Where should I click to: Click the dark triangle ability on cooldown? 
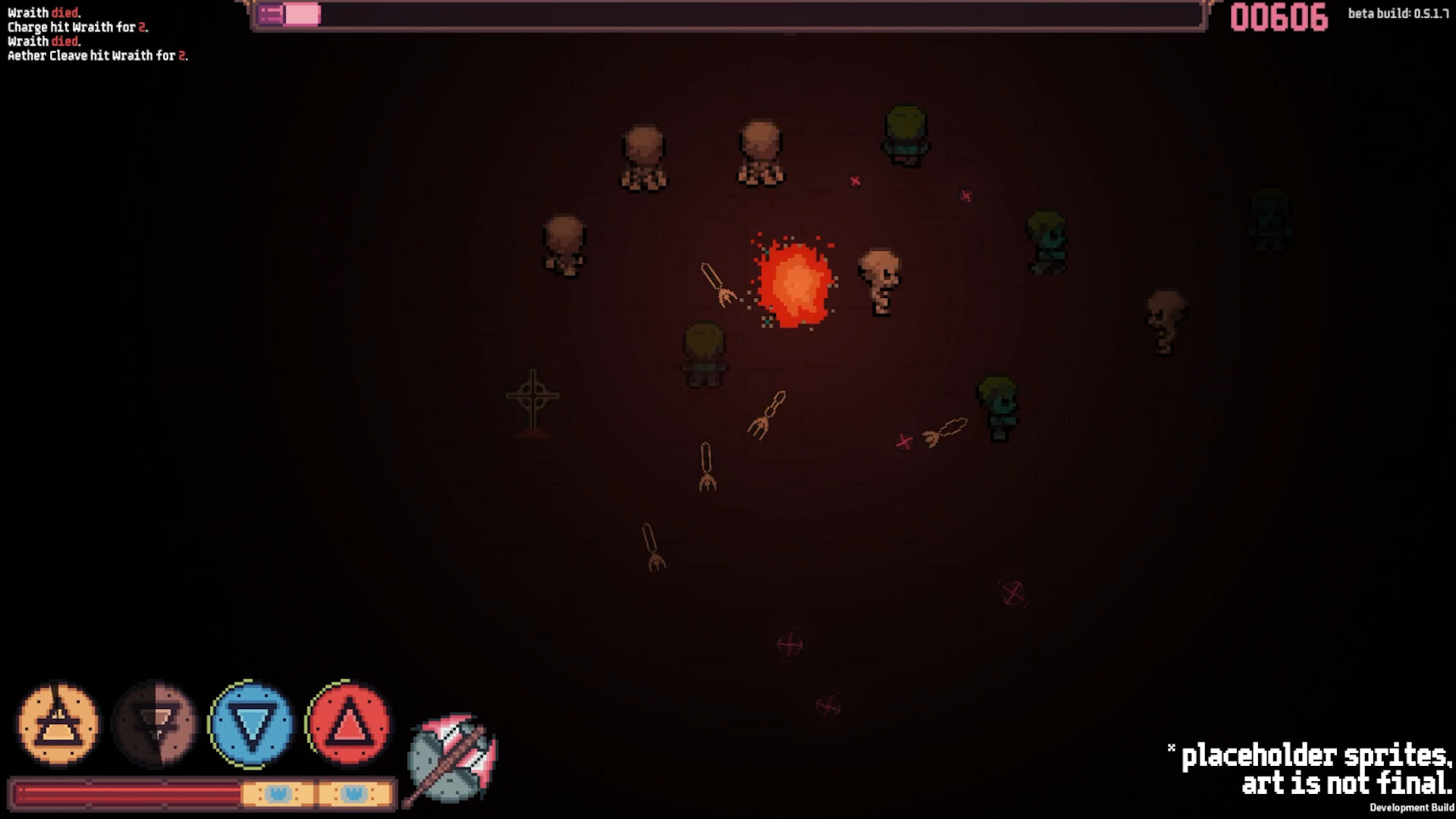155,726
